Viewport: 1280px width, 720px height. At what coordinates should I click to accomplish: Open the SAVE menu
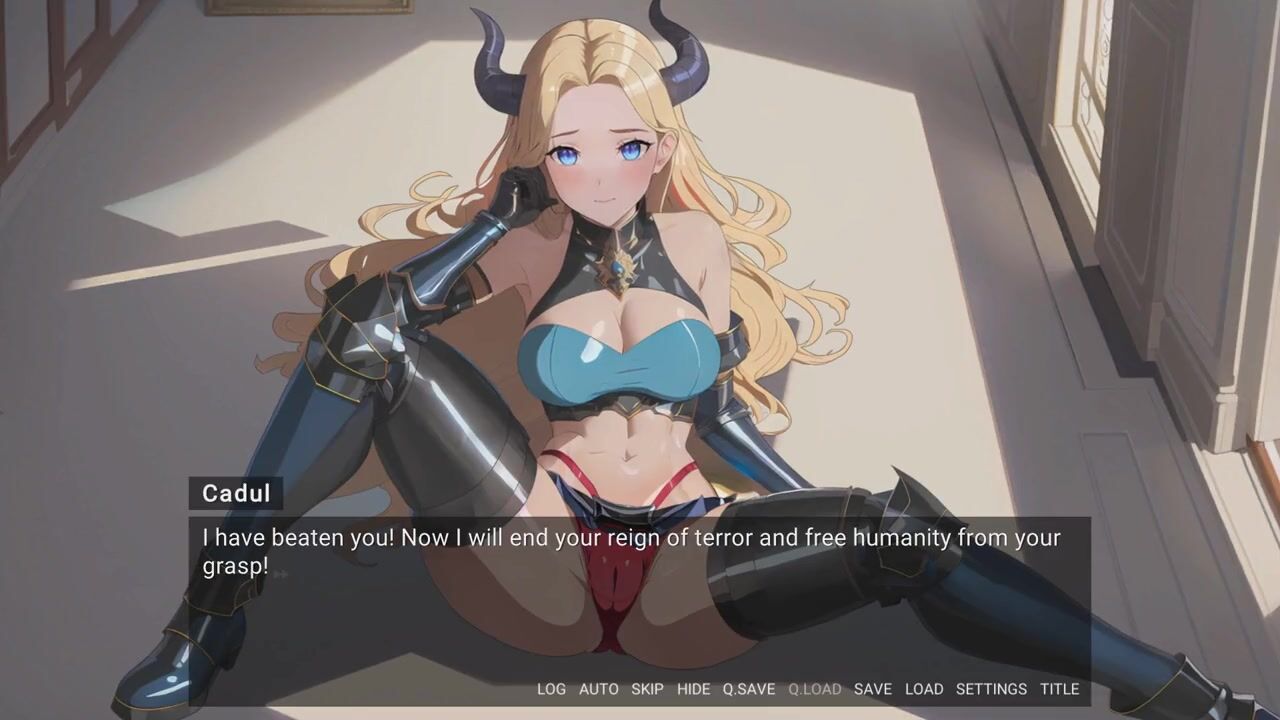pos(873,689)
